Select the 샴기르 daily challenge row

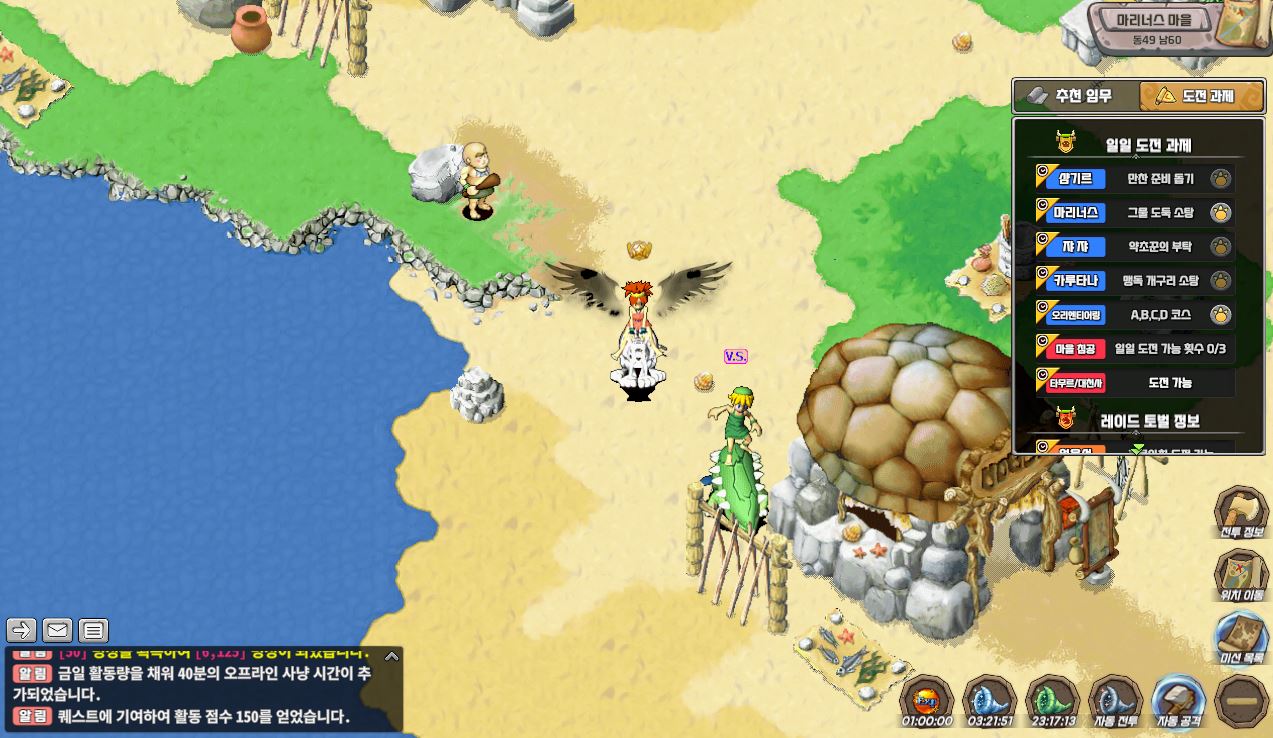pos(1135,179)
